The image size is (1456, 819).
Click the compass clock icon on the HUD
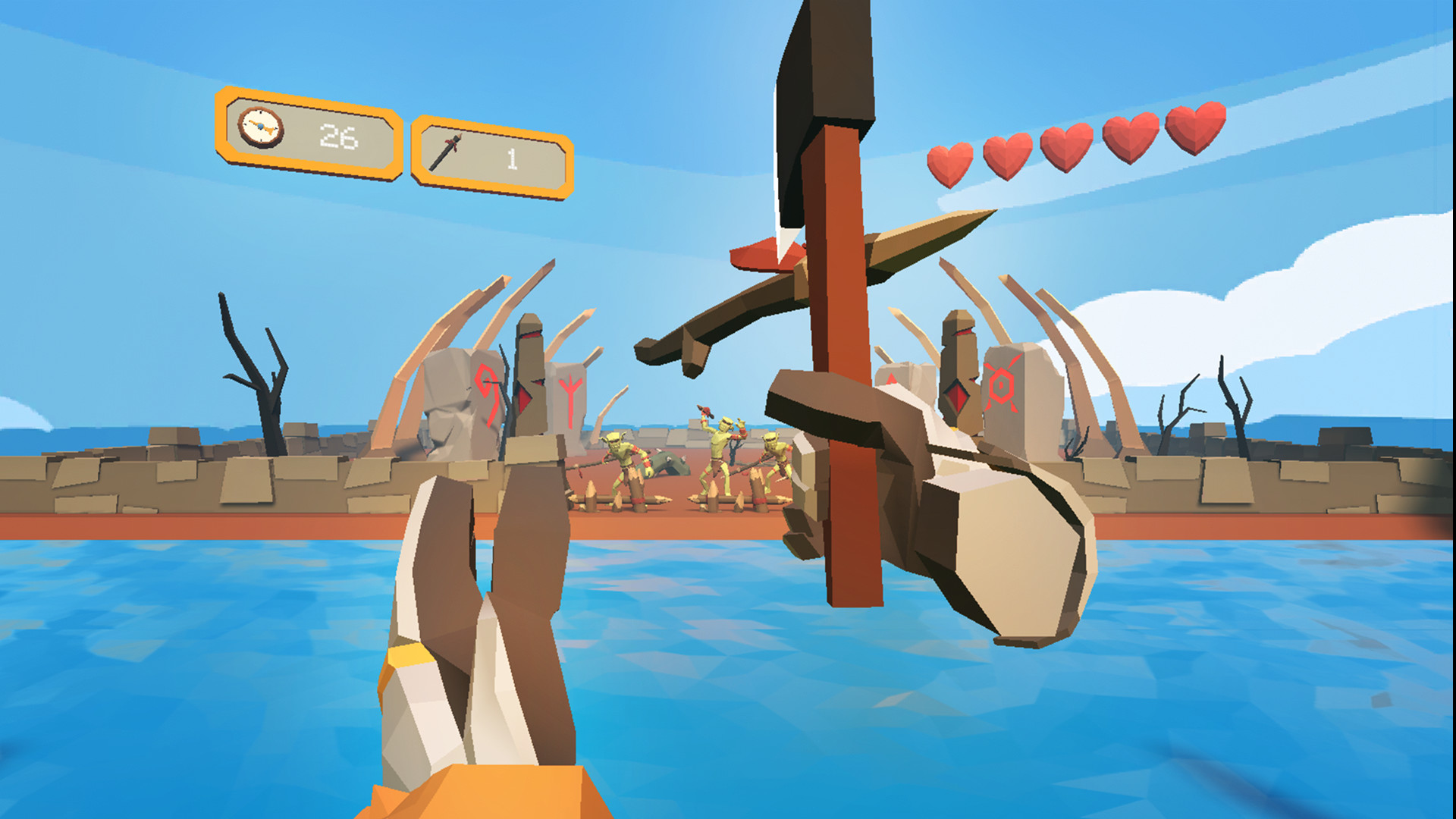point(262,127)
